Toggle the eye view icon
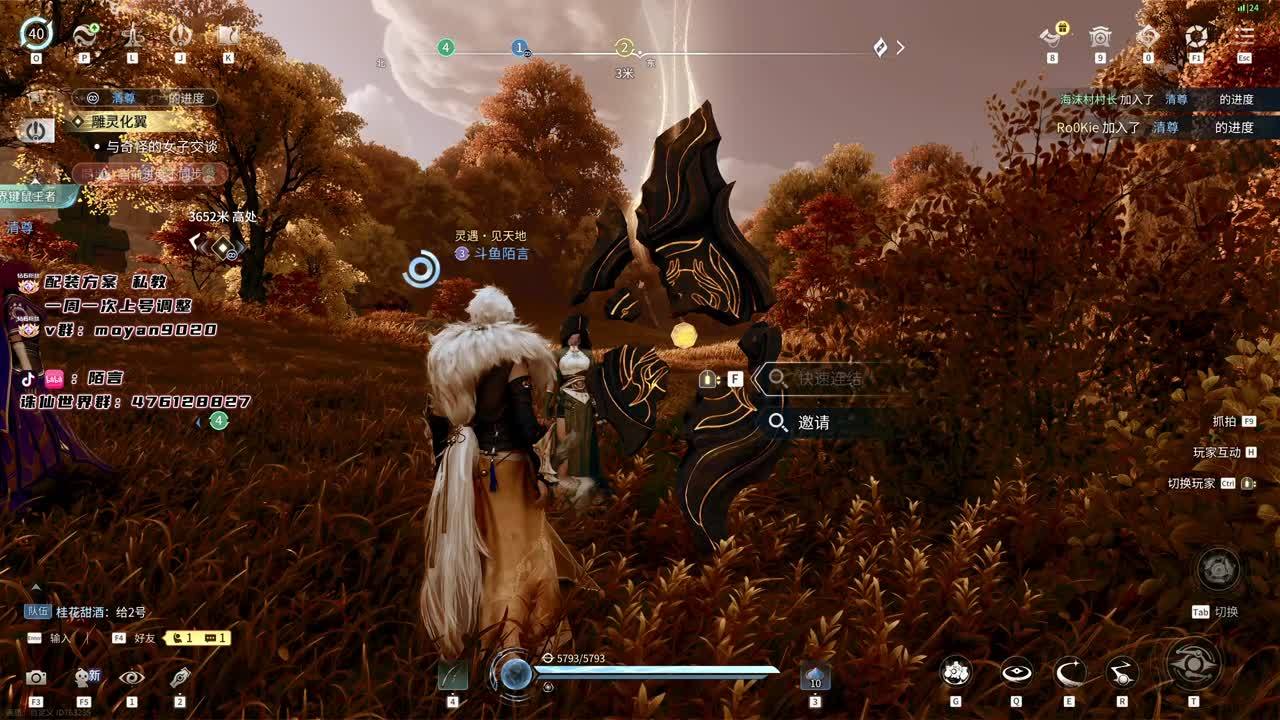Viewport: 1280px width, 720px height. [x=131, y=677]
